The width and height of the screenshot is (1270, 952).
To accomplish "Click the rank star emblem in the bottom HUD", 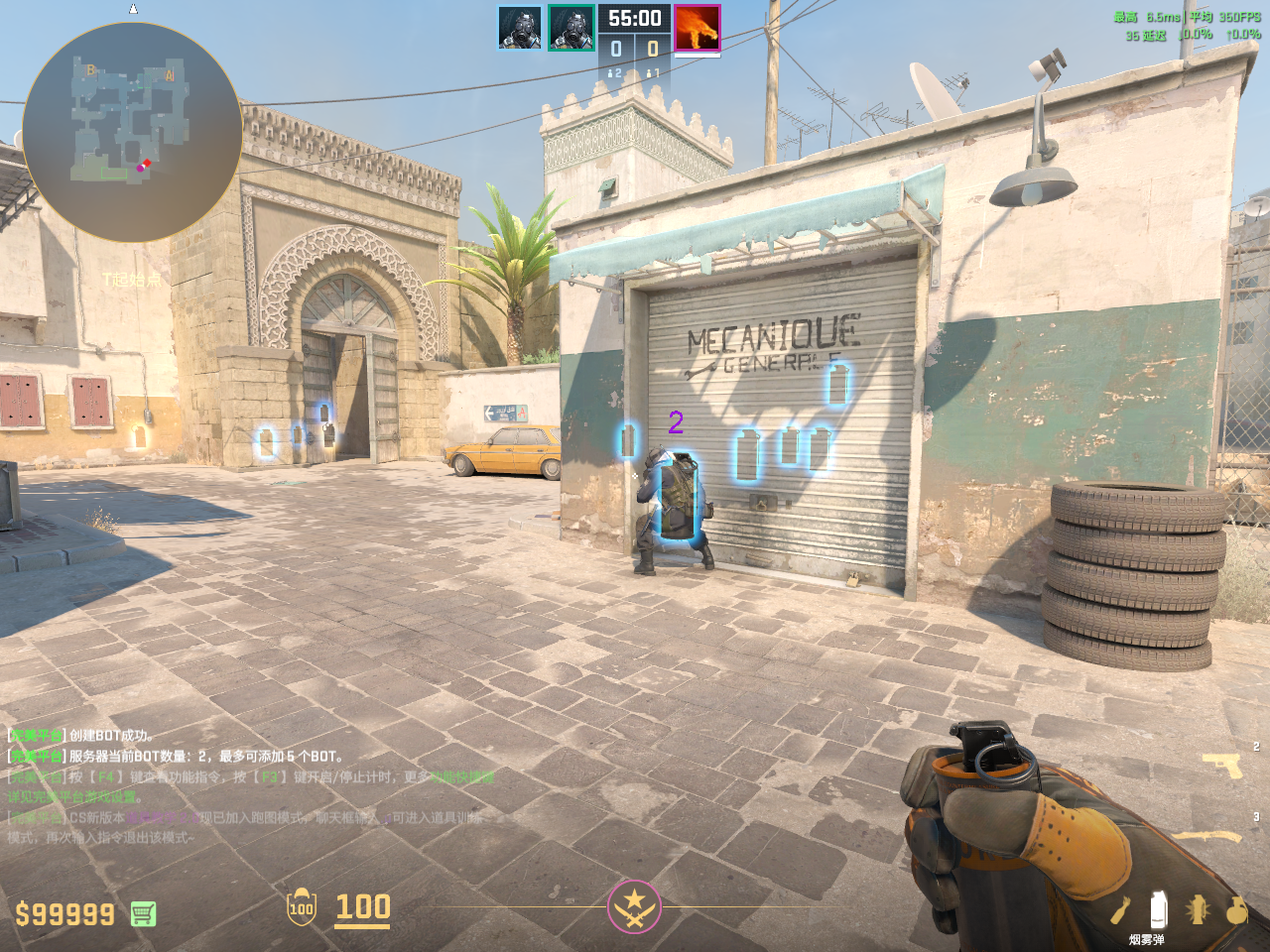I will pyautogui.click(x=634, y=906).
